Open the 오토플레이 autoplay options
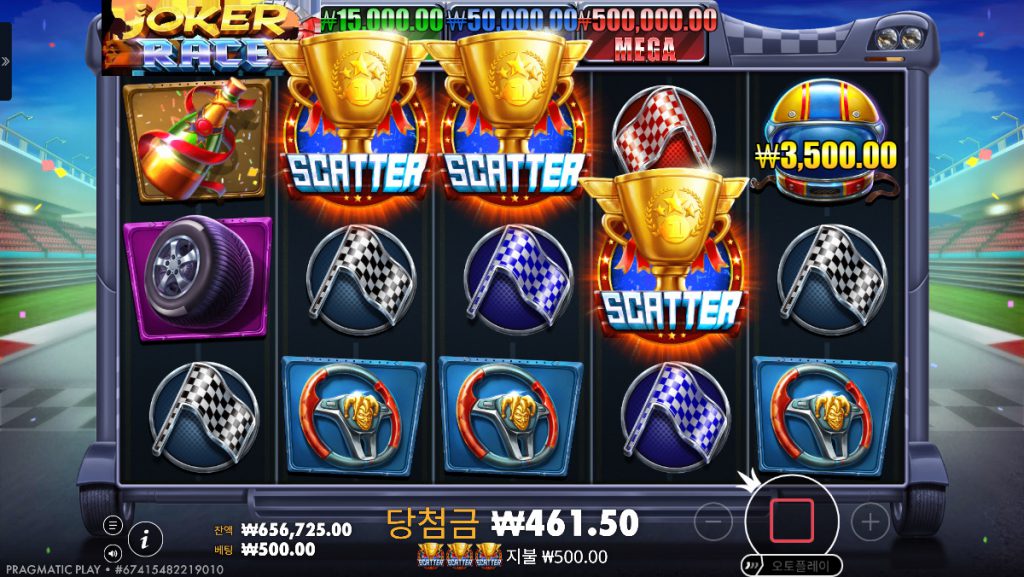Image resolution: width=1024 pixels, height=577 pixels. (x=792, y=565)
